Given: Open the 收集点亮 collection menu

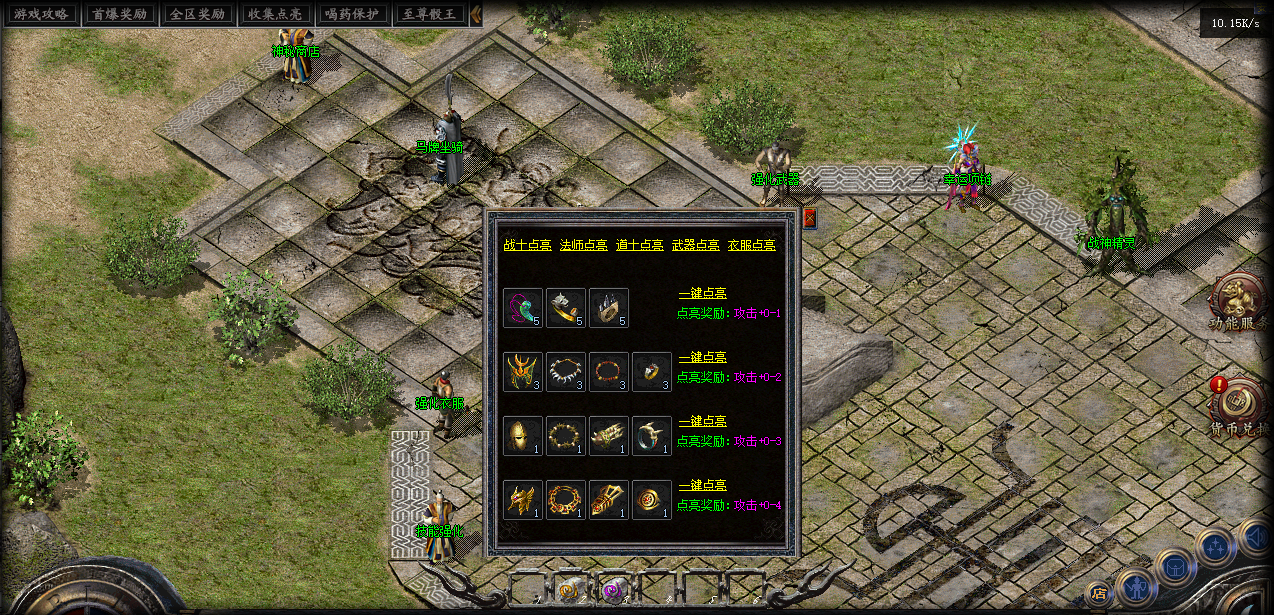Looking at the screenshot, I should [x=273, y=15].
